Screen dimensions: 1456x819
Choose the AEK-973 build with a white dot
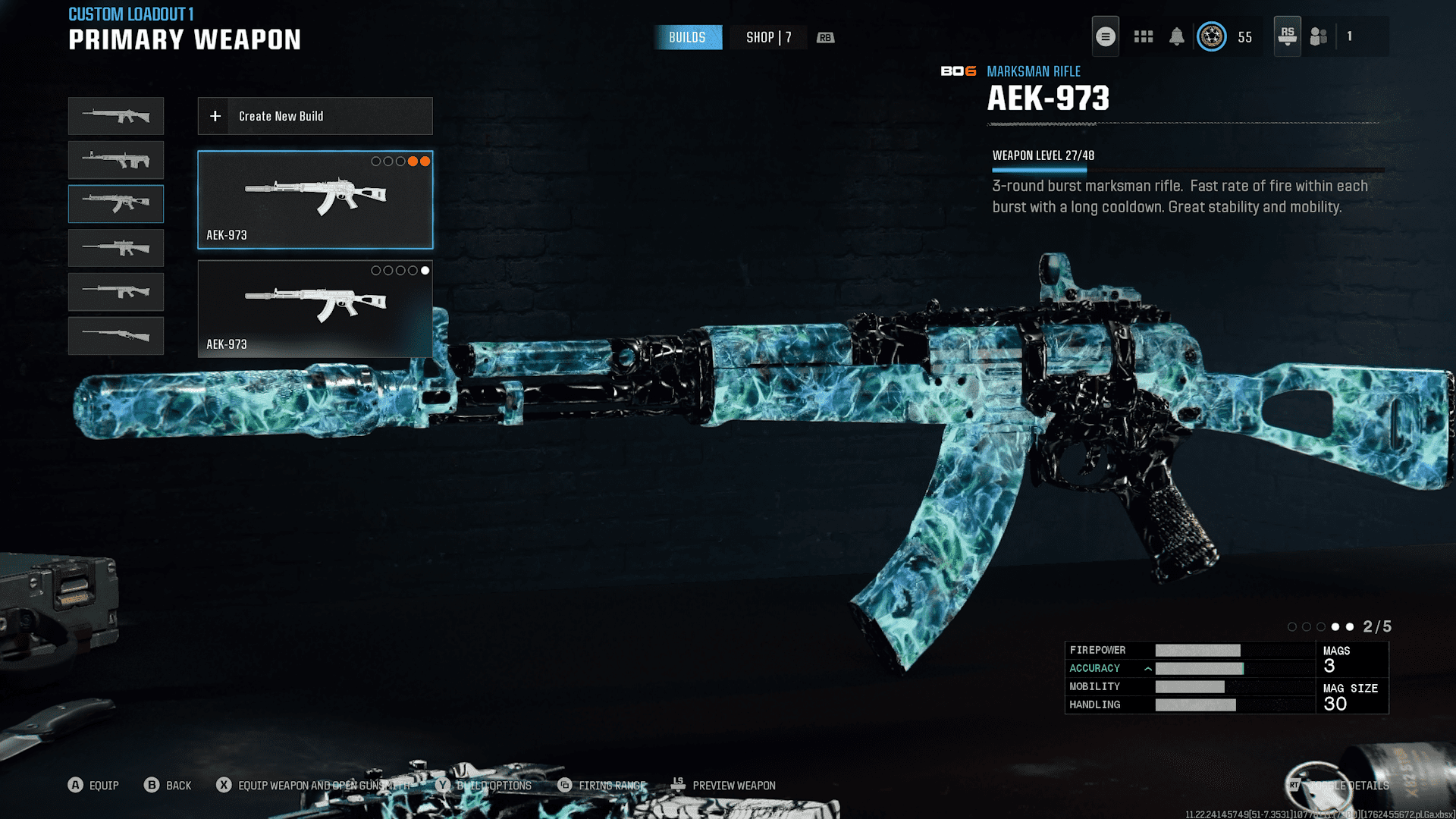pos(315,309)
